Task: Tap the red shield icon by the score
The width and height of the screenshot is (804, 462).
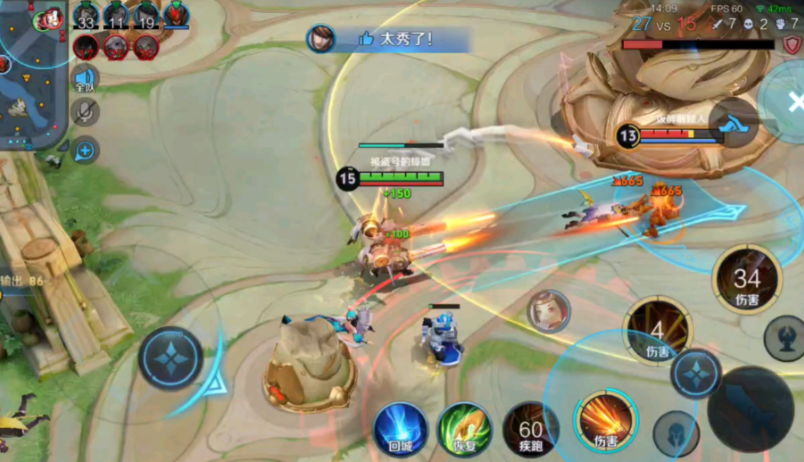Action: tap(792, 45)
